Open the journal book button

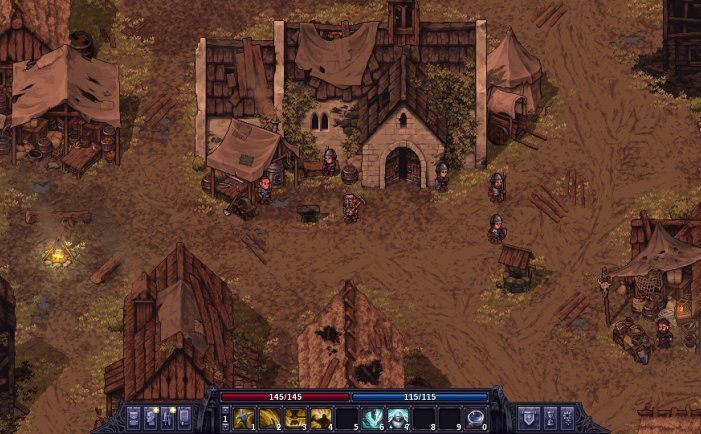point(184,417)
